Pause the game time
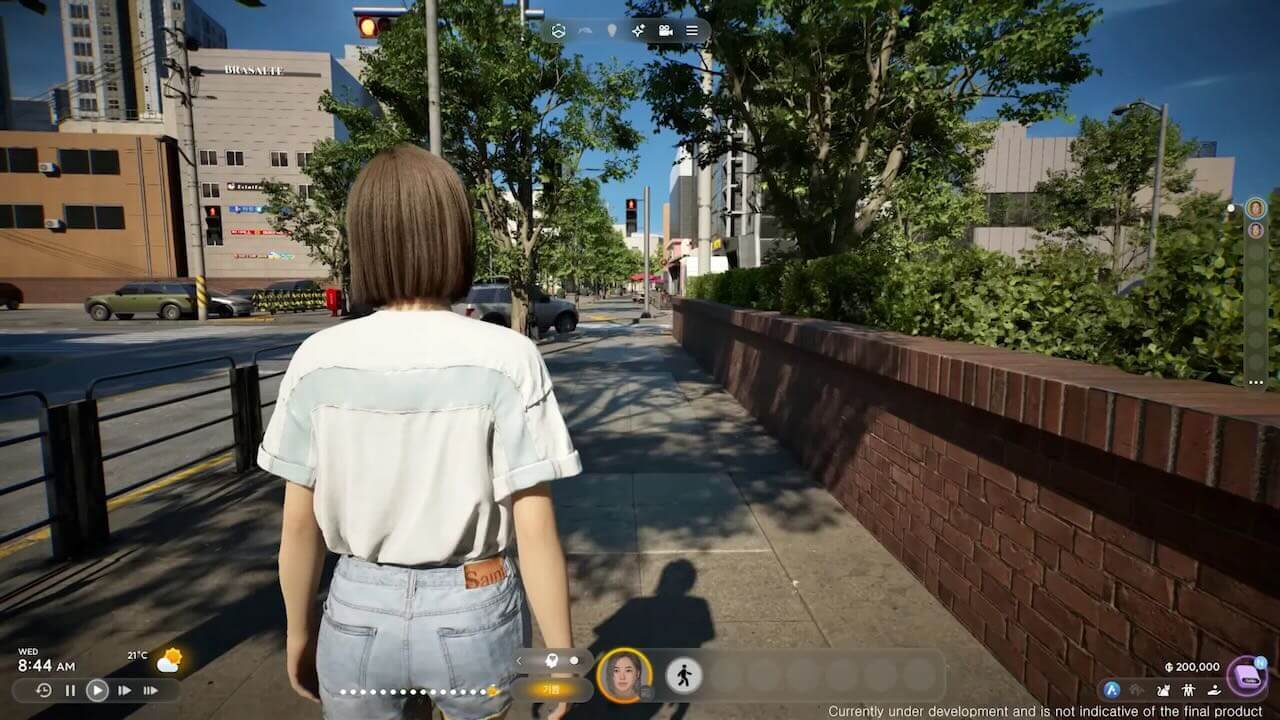The image size is (1280, 720). 70,690
